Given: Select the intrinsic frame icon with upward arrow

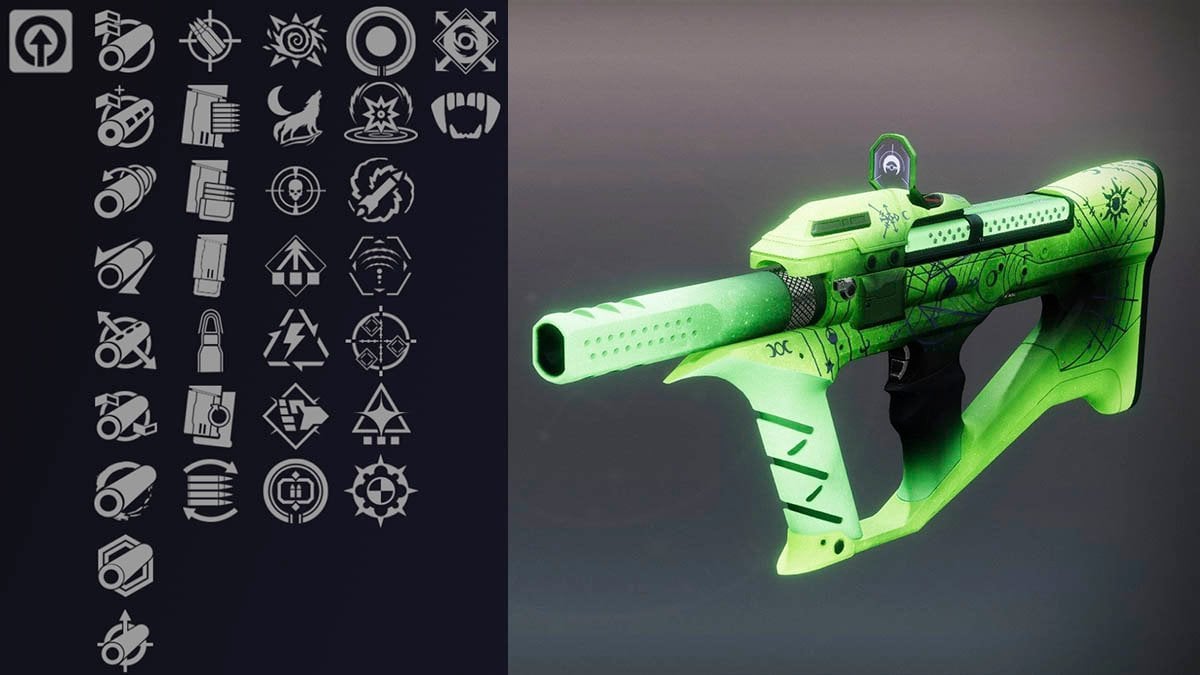Looking at the screenshot, I should [x=41, y=41].
